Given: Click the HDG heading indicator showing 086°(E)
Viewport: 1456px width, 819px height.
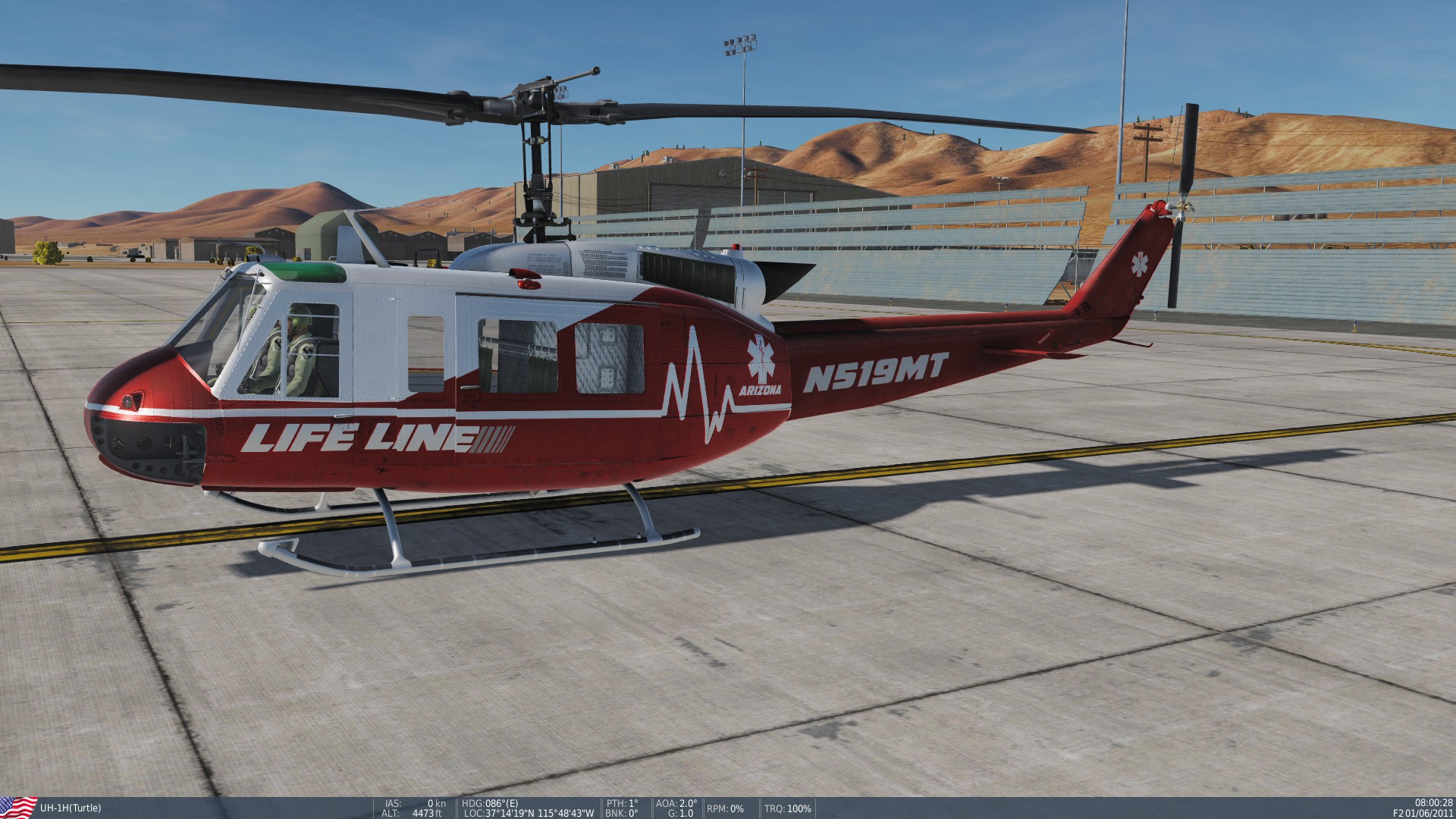Looking at the screenshot, I should (x=491, y=802).
